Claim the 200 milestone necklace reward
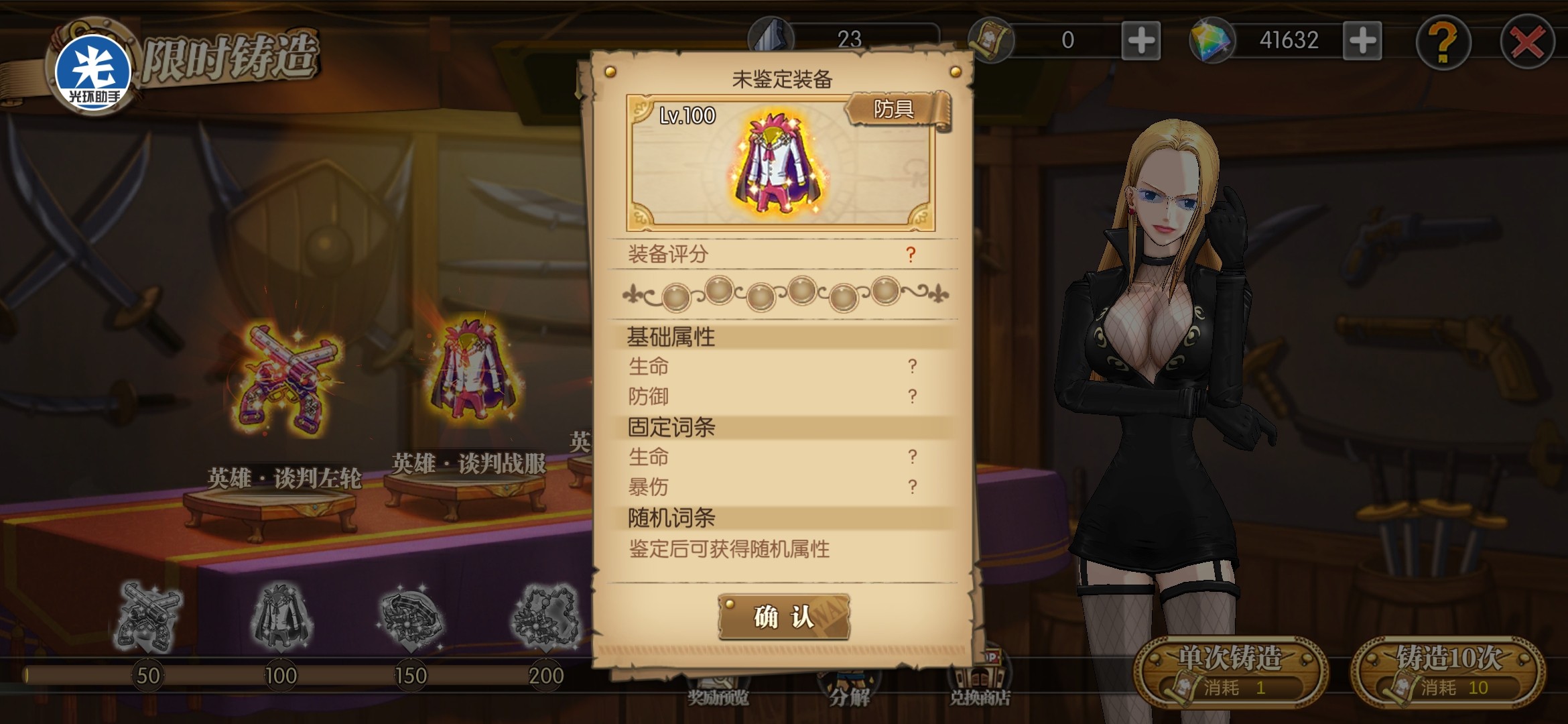The image size is (1568, 724). coord(545,617)
